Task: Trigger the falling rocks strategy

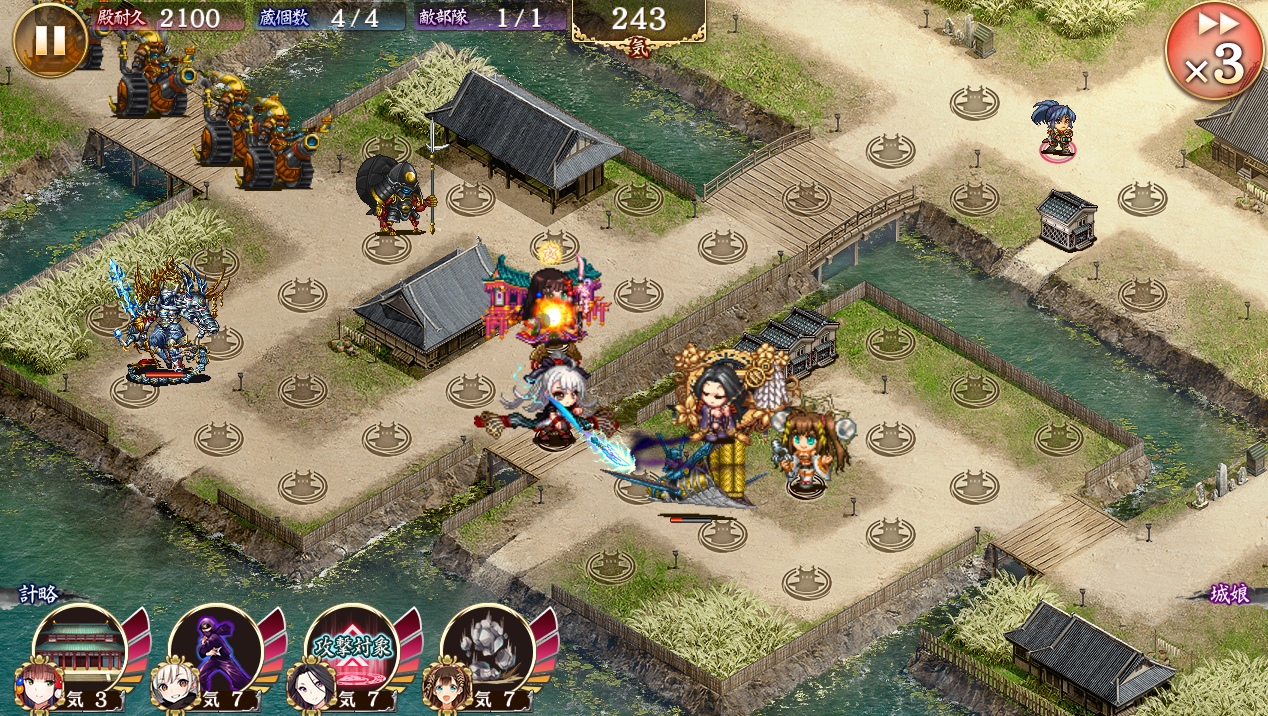Action: (487, 650)
